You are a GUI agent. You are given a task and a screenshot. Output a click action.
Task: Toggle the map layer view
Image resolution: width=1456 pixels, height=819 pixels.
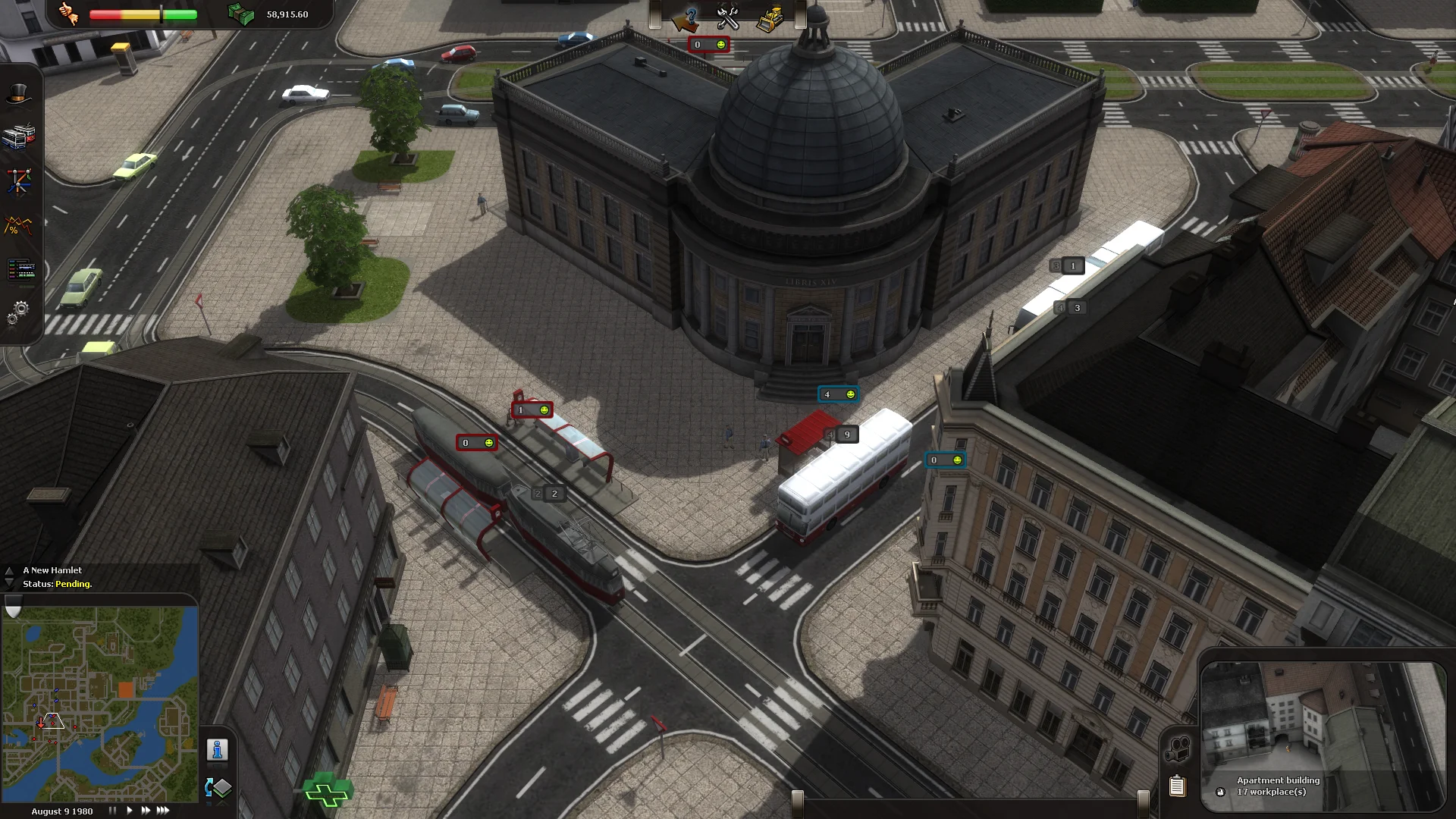pyautogui.click(x=218, y=789)
